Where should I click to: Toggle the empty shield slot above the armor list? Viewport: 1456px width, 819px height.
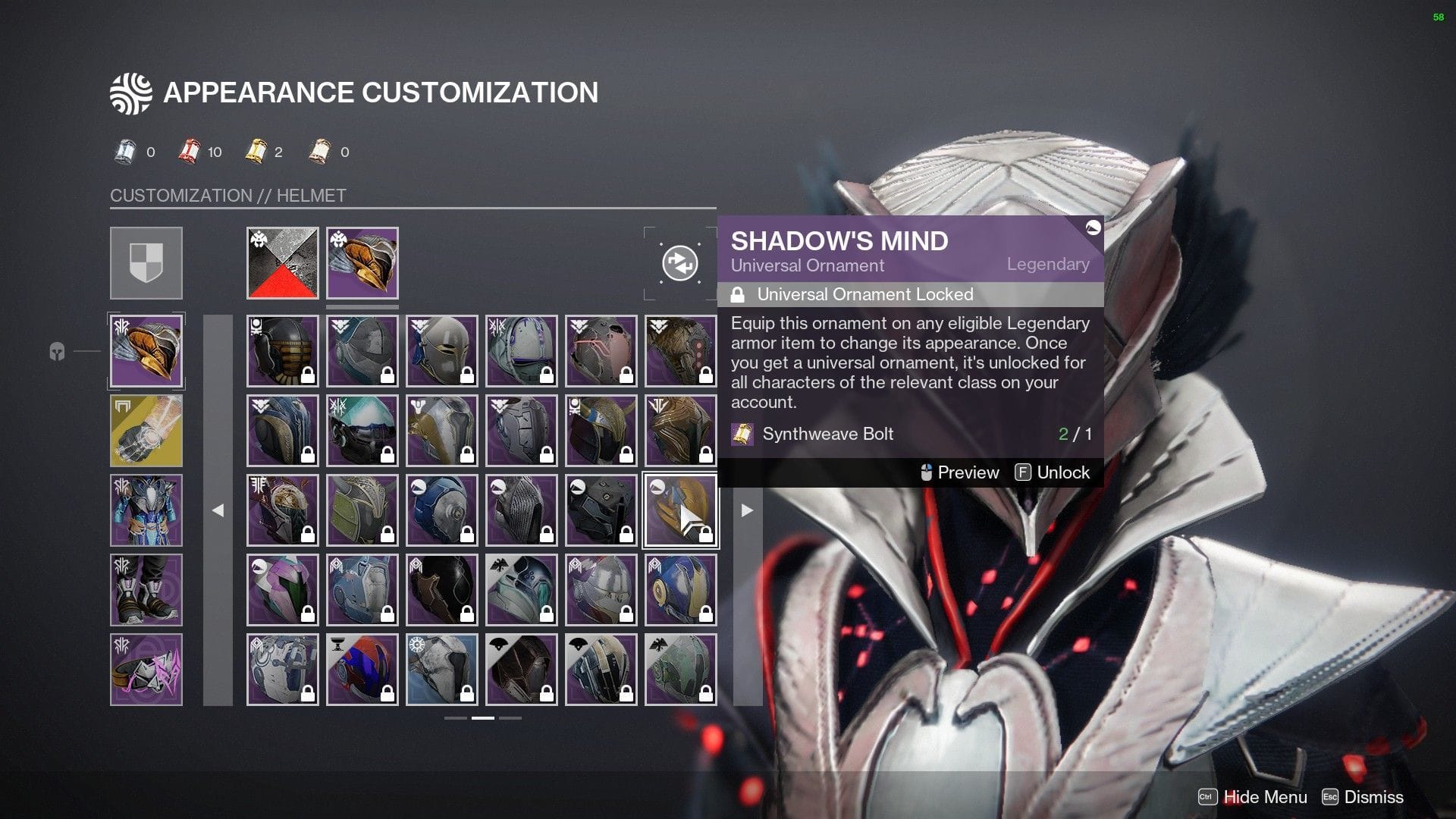(146, 263)
